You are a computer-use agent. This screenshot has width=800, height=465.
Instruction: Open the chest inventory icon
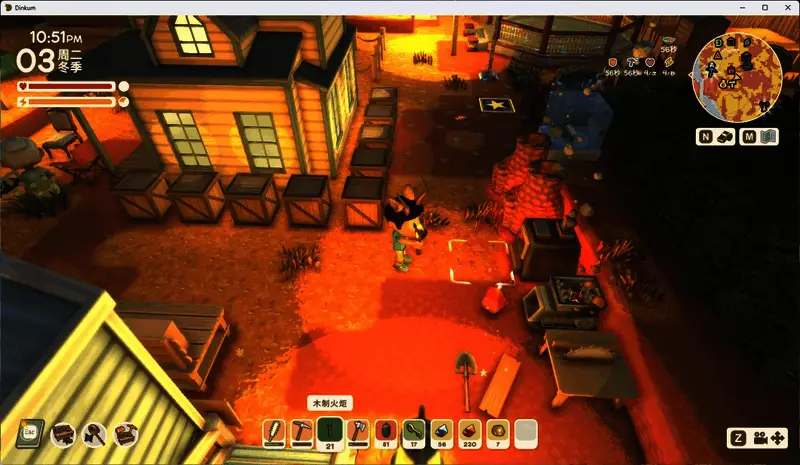pyautogui.click(x=62, y=433)
